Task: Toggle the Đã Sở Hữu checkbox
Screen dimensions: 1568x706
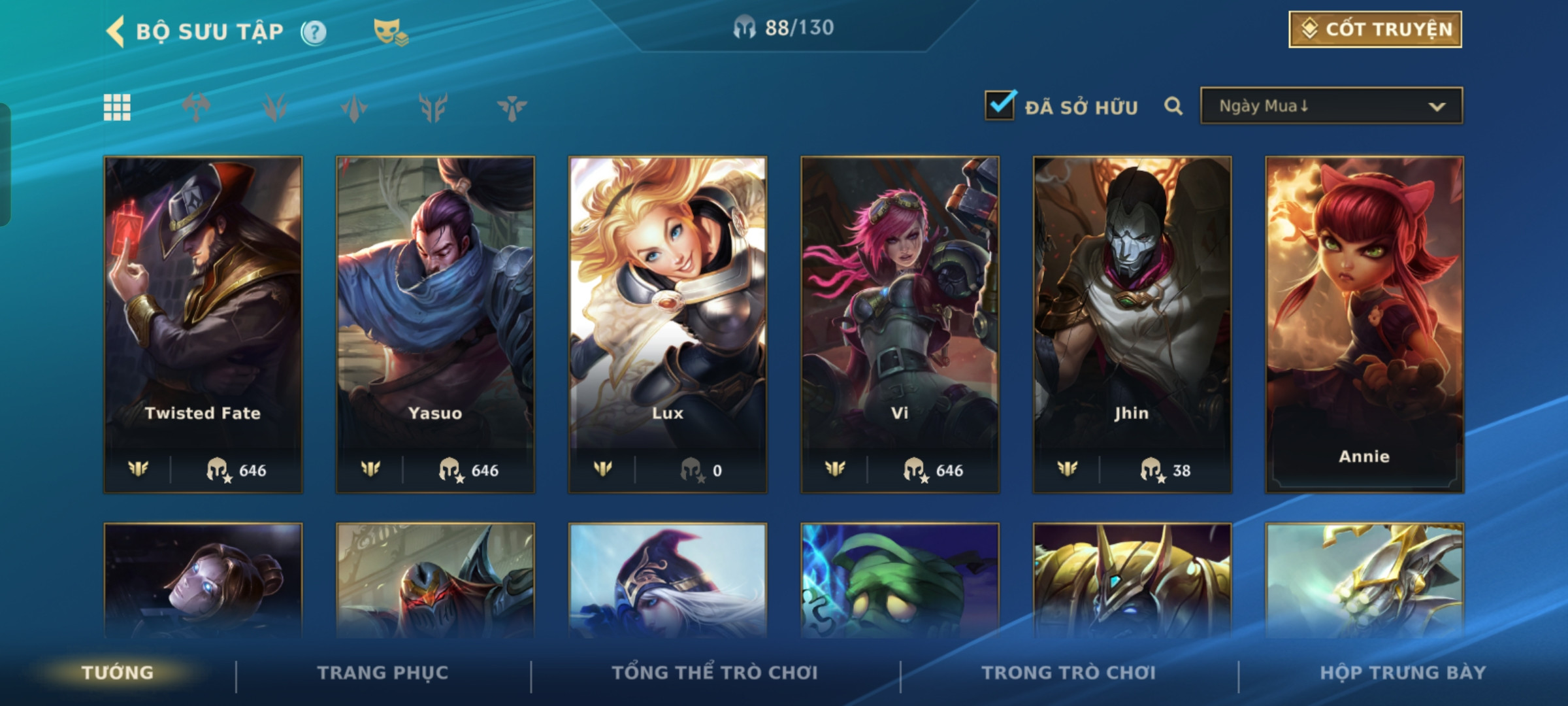Action: tap(1000, 106)
